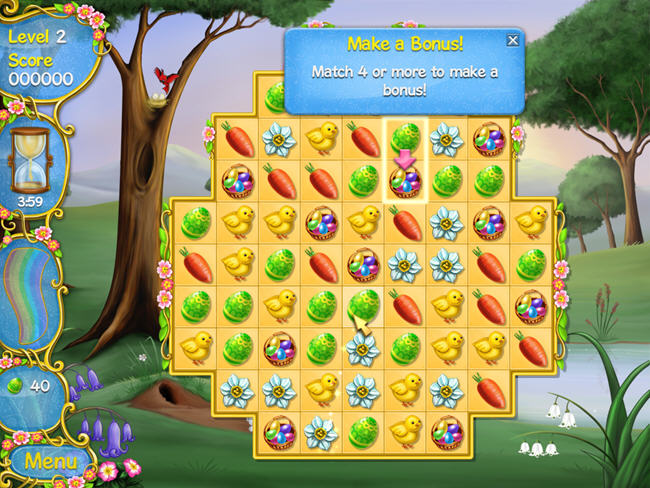Select the highlighted basket under the pink arrow

(x=406, y=181)
